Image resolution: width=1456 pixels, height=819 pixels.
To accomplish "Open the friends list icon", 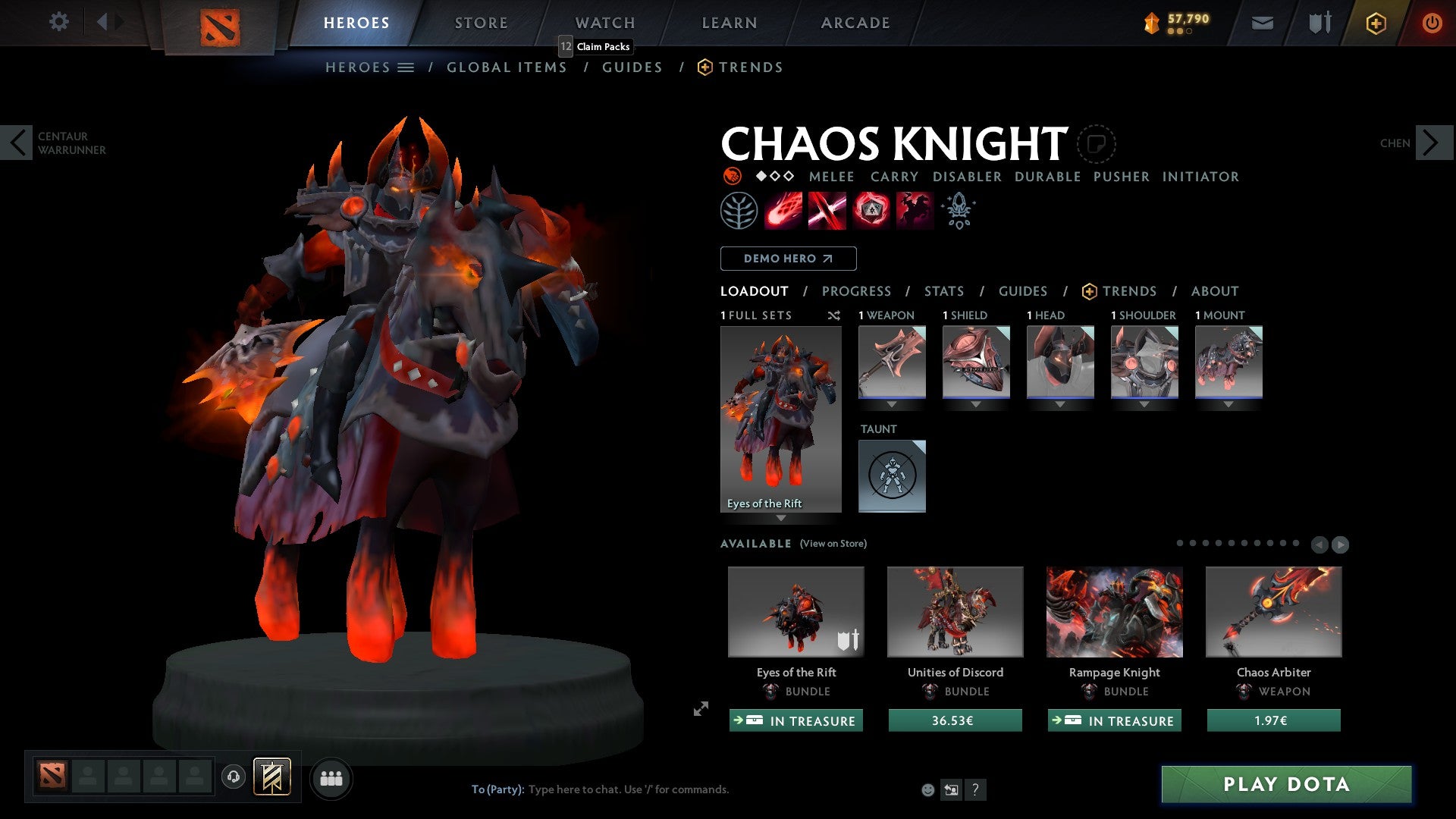I will (x=330, y=777).
